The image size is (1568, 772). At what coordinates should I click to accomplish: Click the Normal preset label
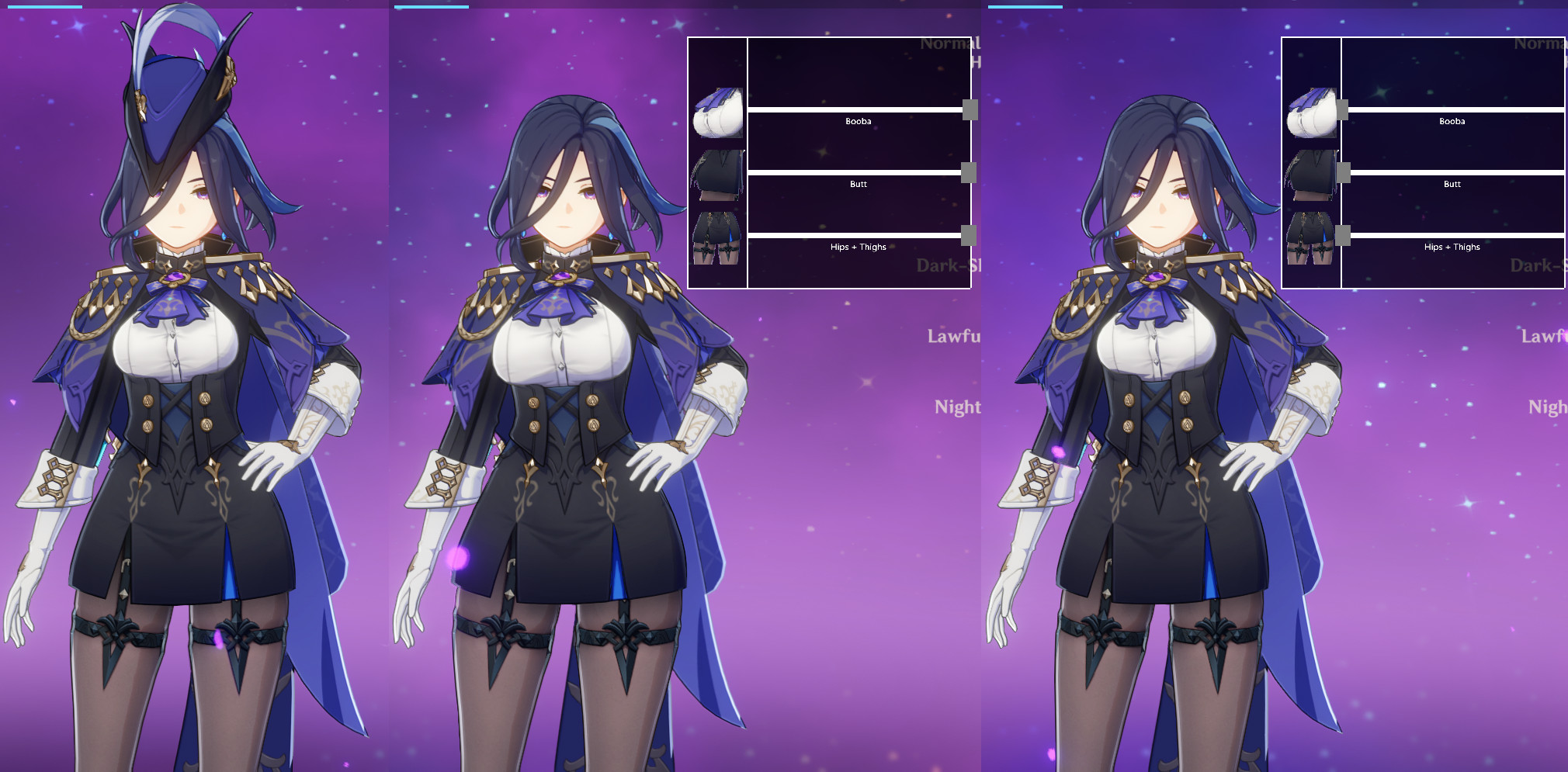pos(948,44)
